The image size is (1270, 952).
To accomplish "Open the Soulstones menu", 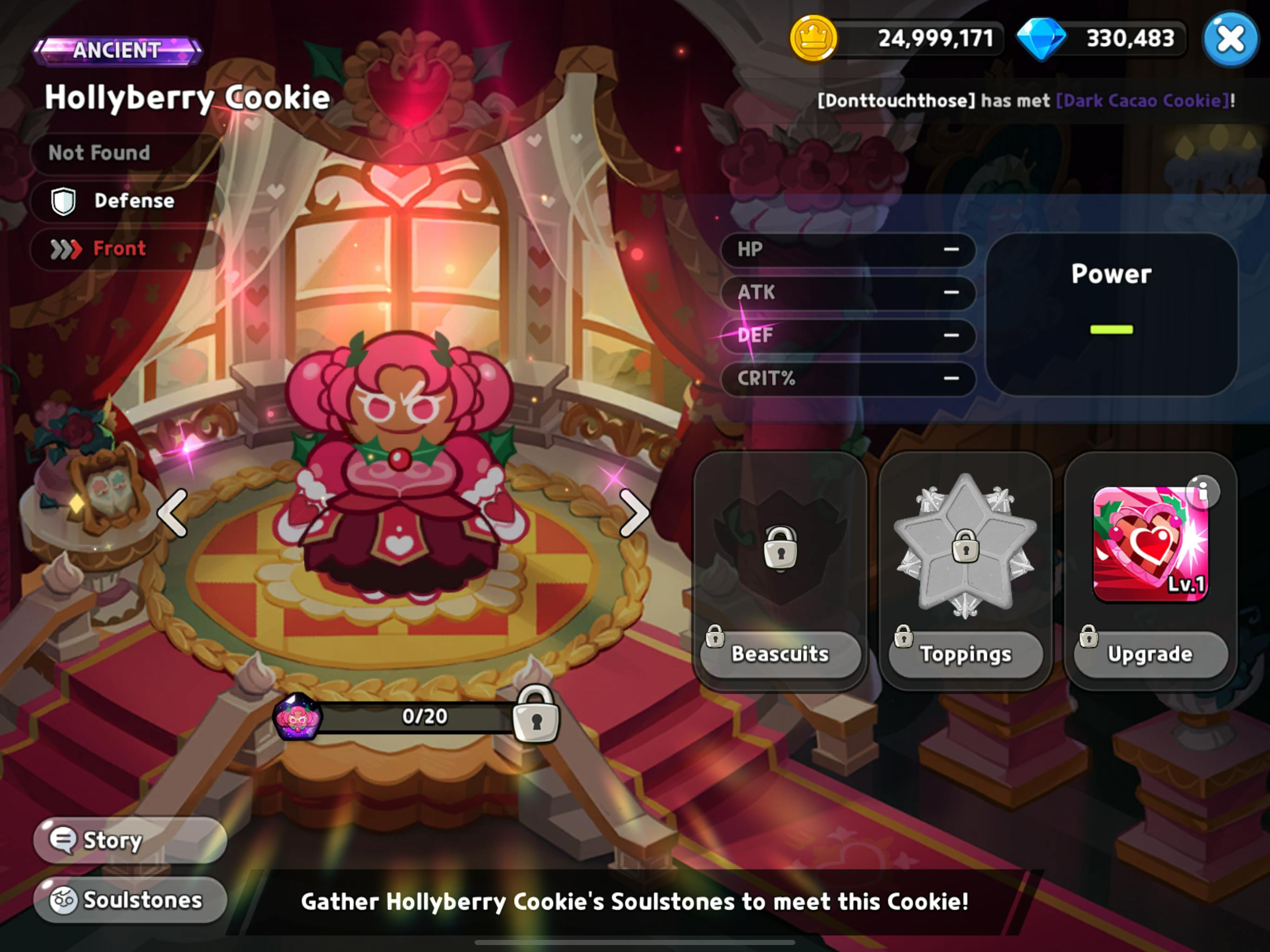I will point(130,900).
